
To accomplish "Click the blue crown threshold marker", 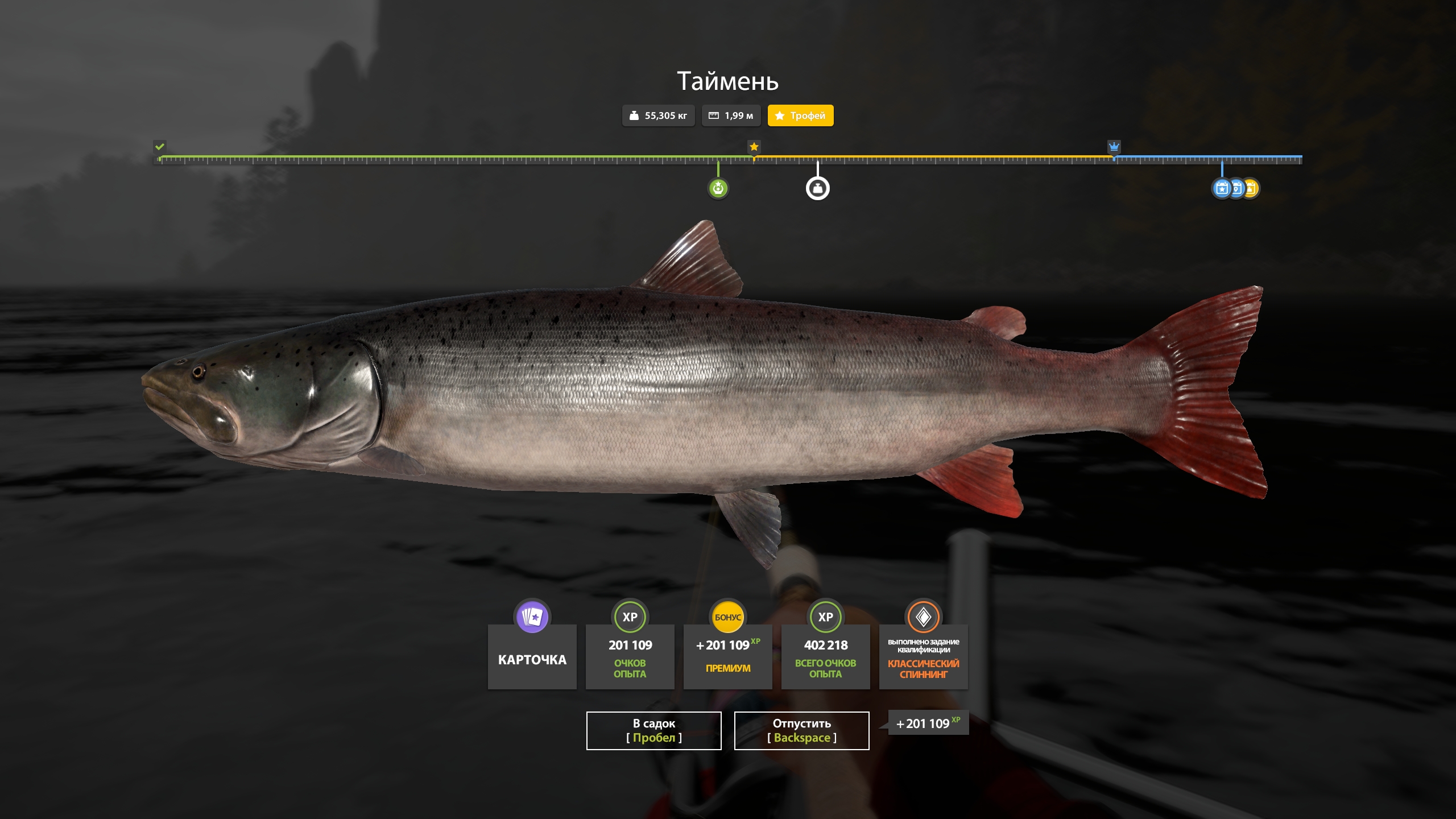I will [1114, 147].
